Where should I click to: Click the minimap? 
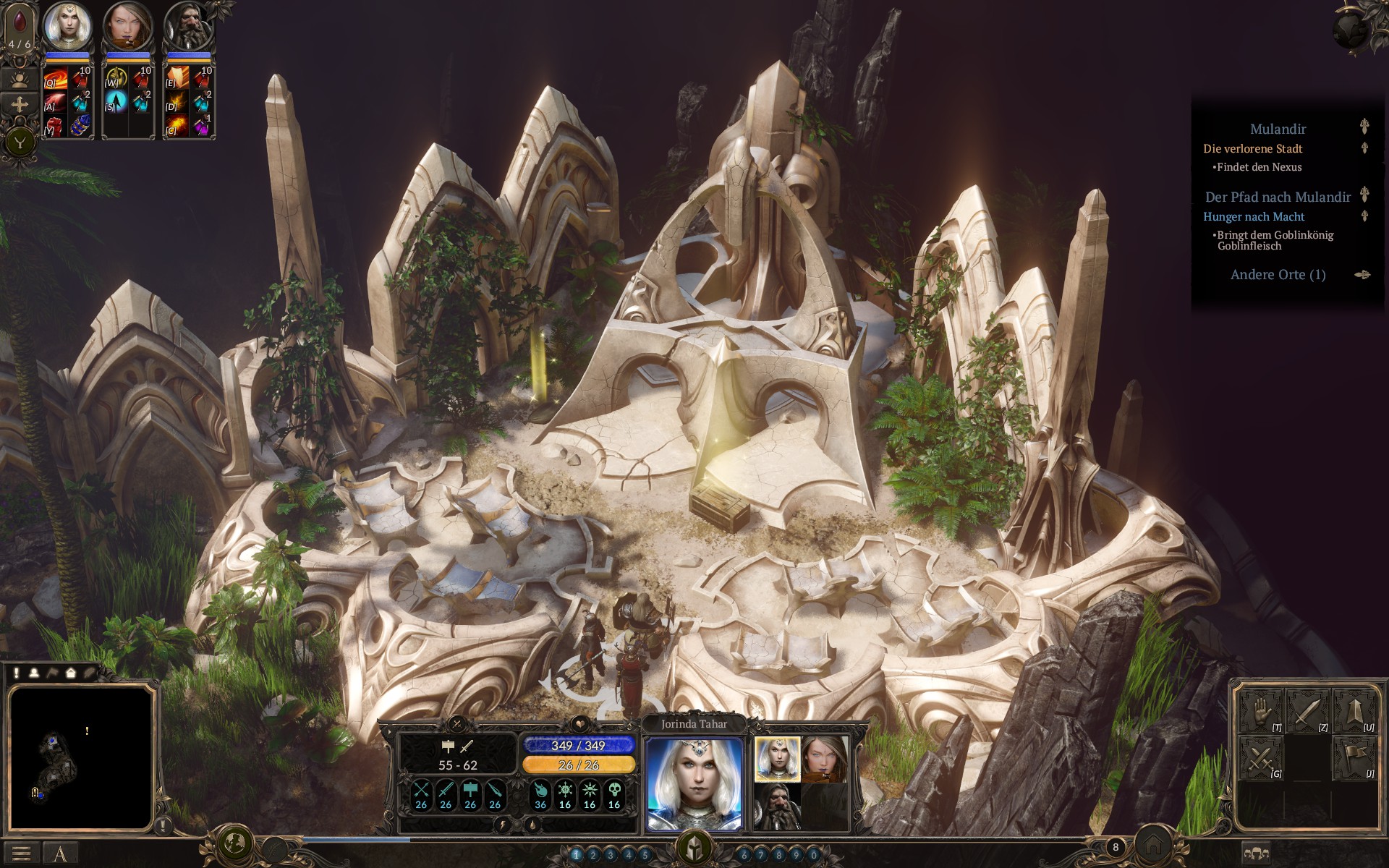(x=80, y=757)
